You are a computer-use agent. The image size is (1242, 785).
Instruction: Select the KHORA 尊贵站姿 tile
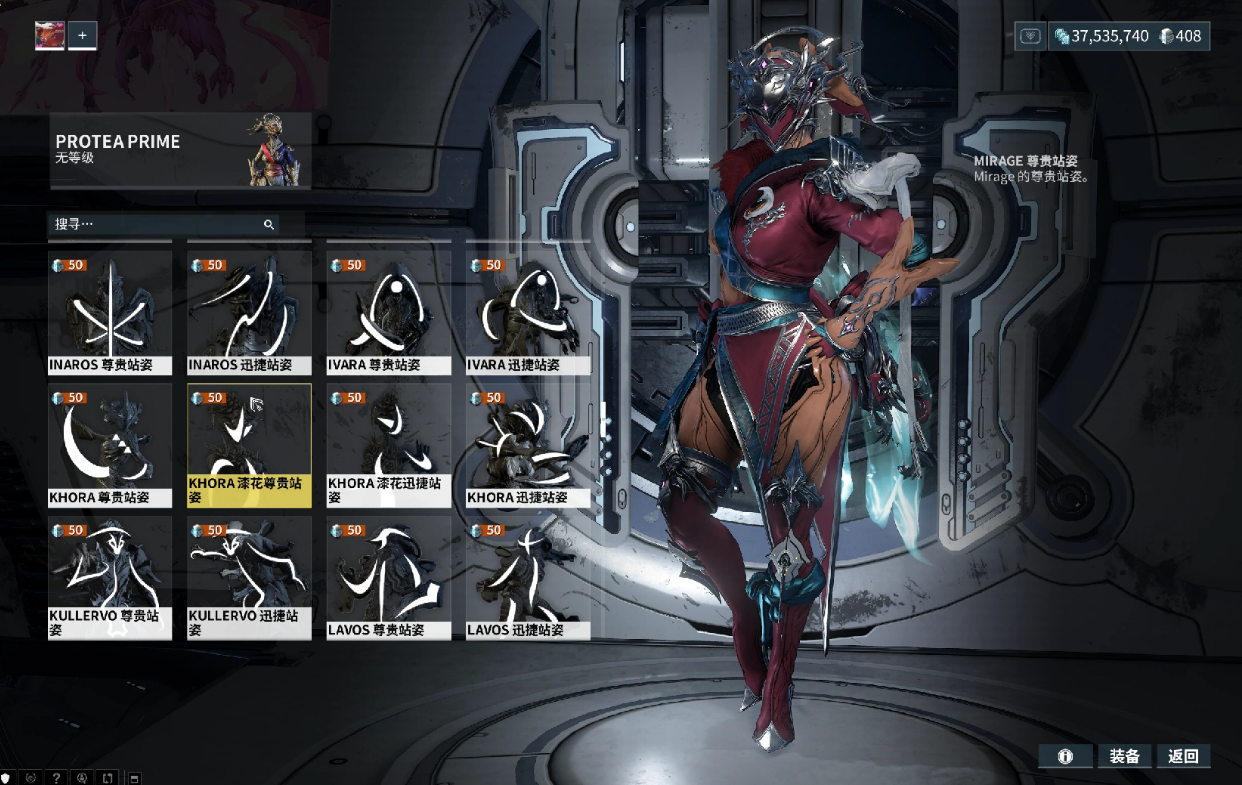[x=110, y=444]
